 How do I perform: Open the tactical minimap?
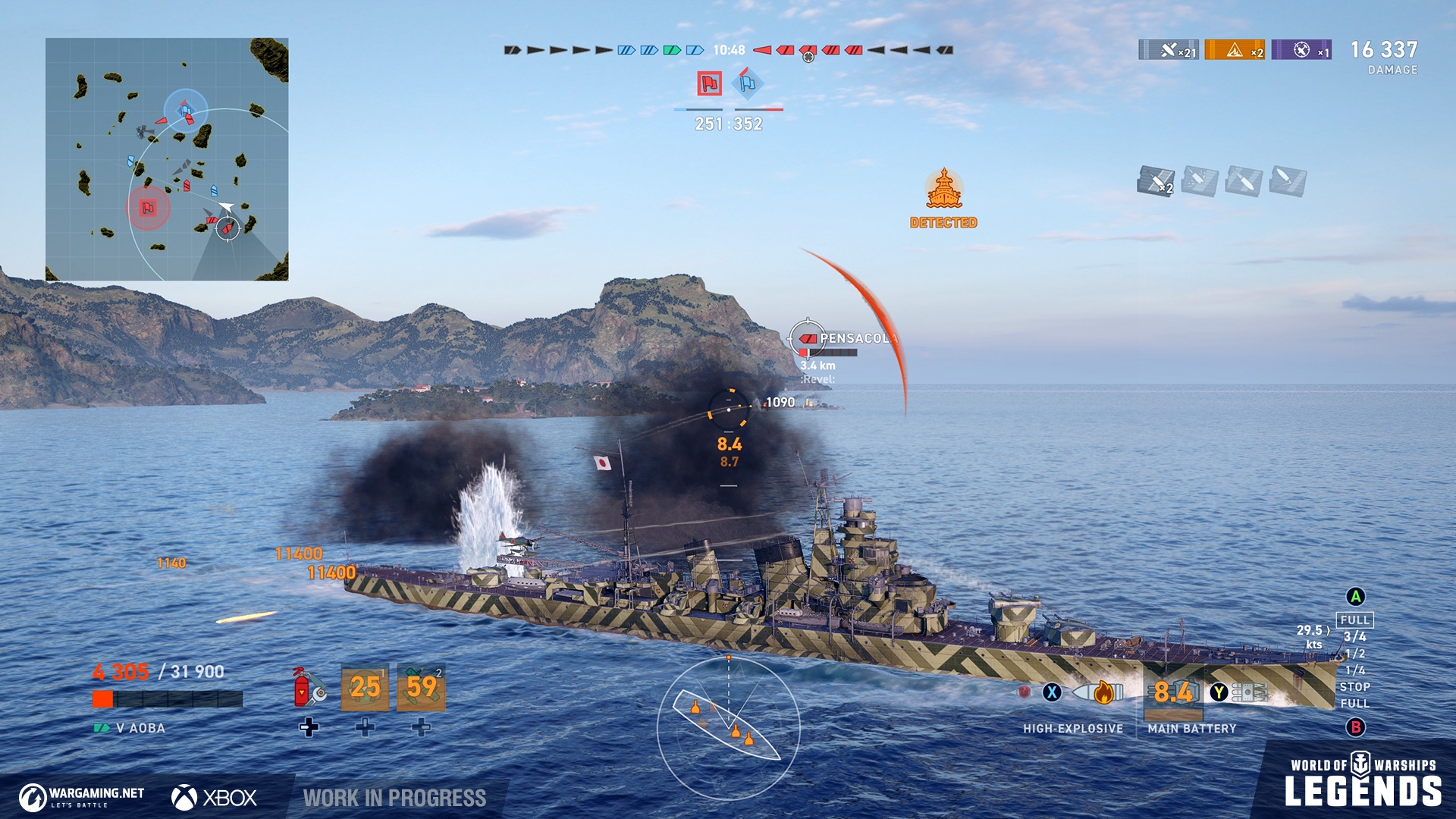click(x=167, y=159)
